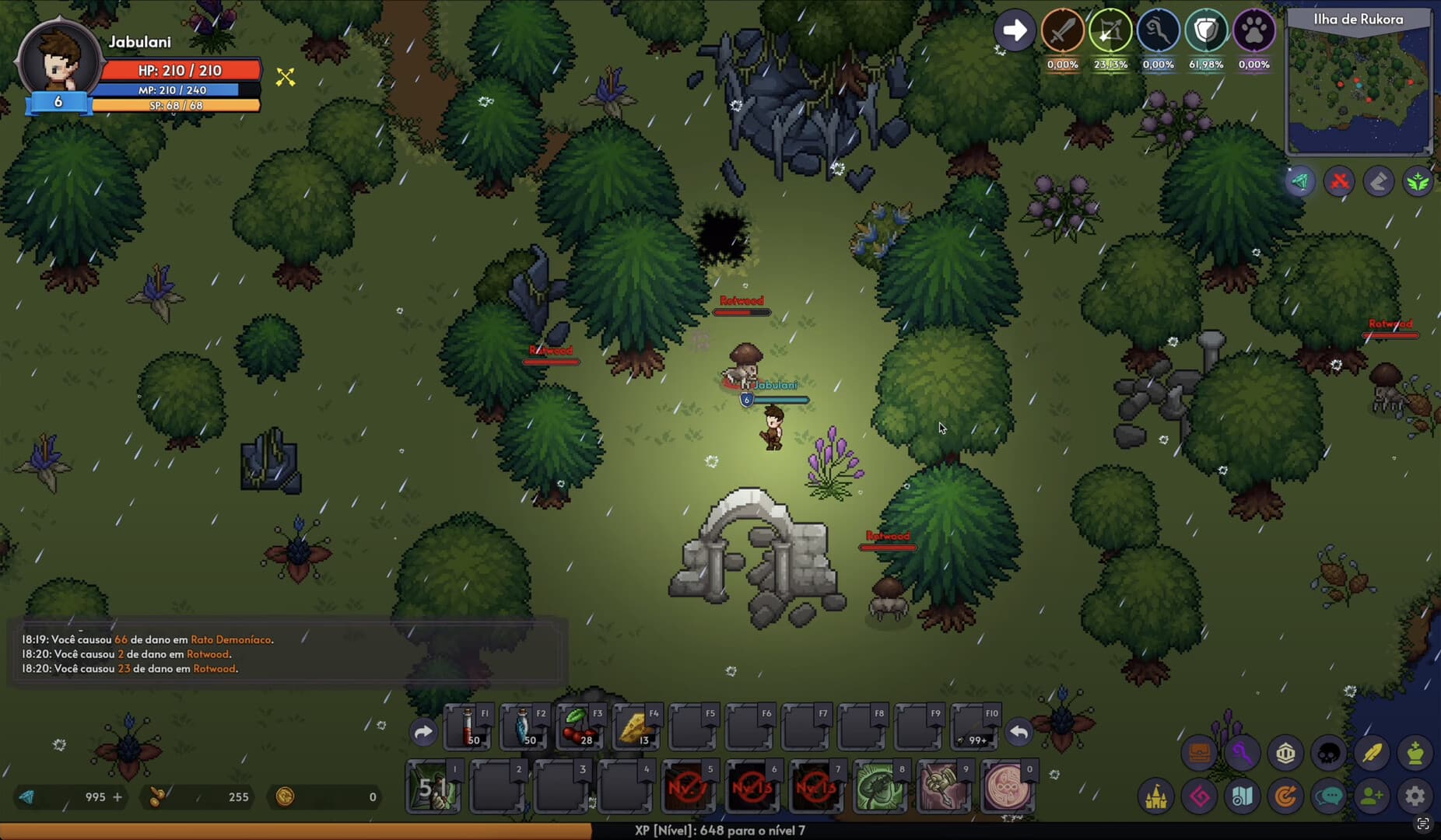Cycle the hotbar back with the arrow after F10

[1019, 732]
